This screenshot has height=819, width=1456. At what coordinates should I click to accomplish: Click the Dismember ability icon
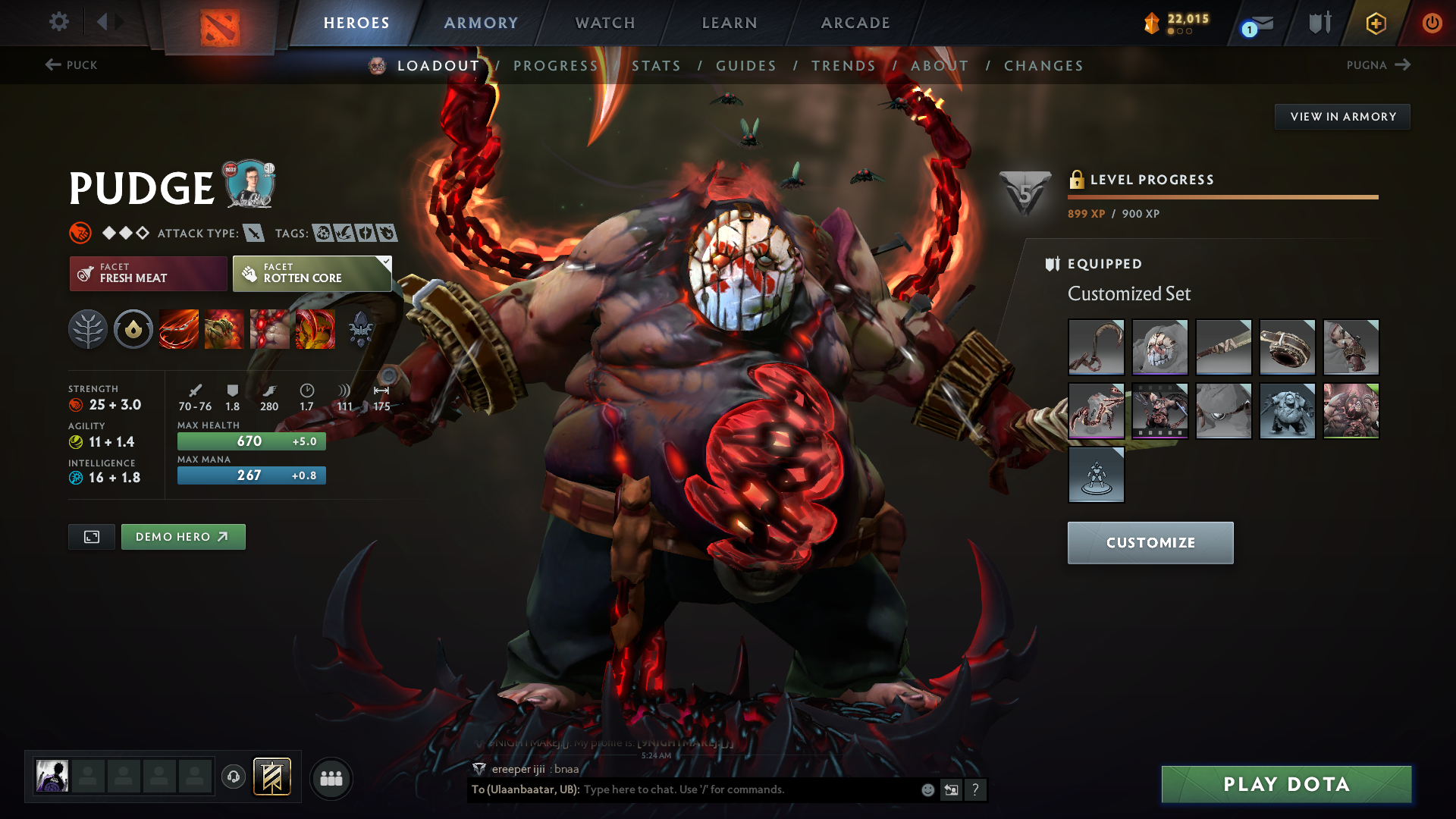[315, 329]
